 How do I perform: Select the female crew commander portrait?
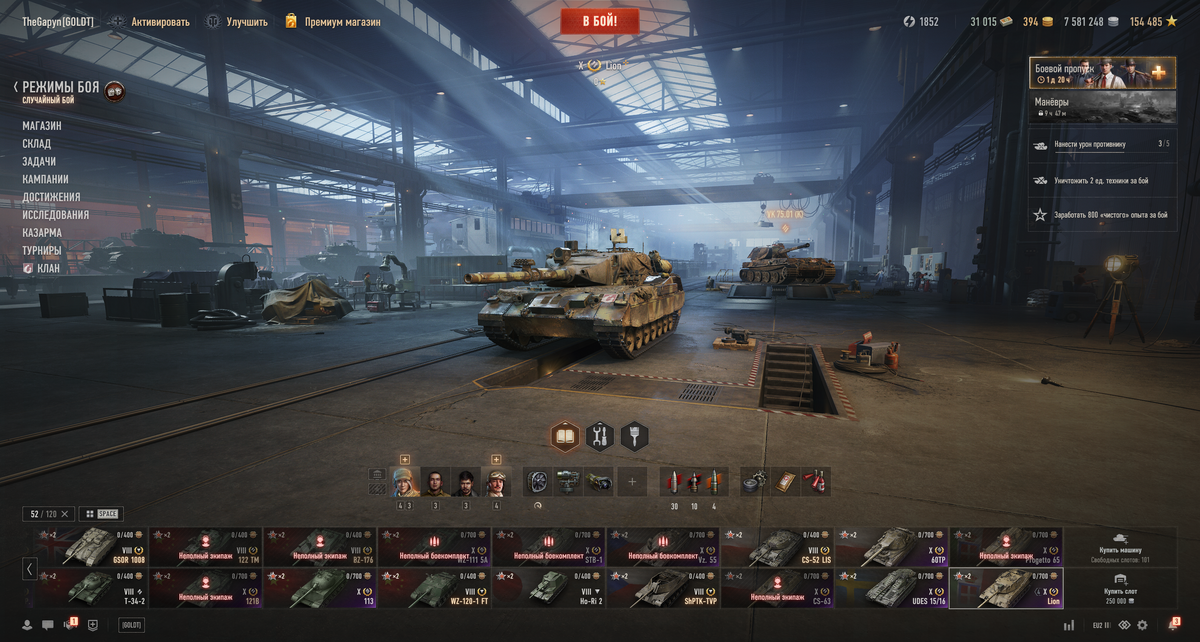point(406,482)
